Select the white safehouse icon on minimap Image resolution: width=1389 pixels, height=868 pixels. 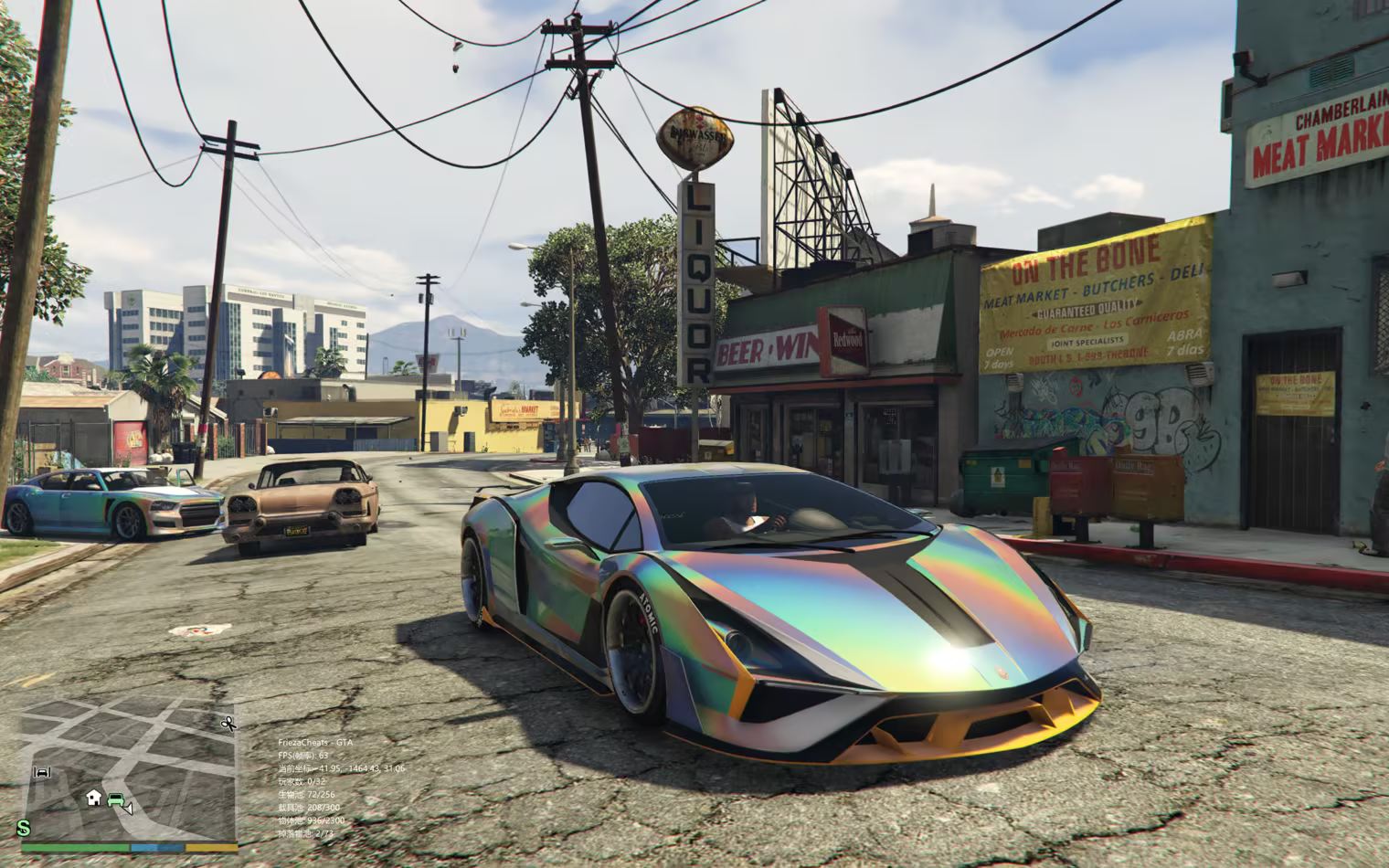coord(93,798)
